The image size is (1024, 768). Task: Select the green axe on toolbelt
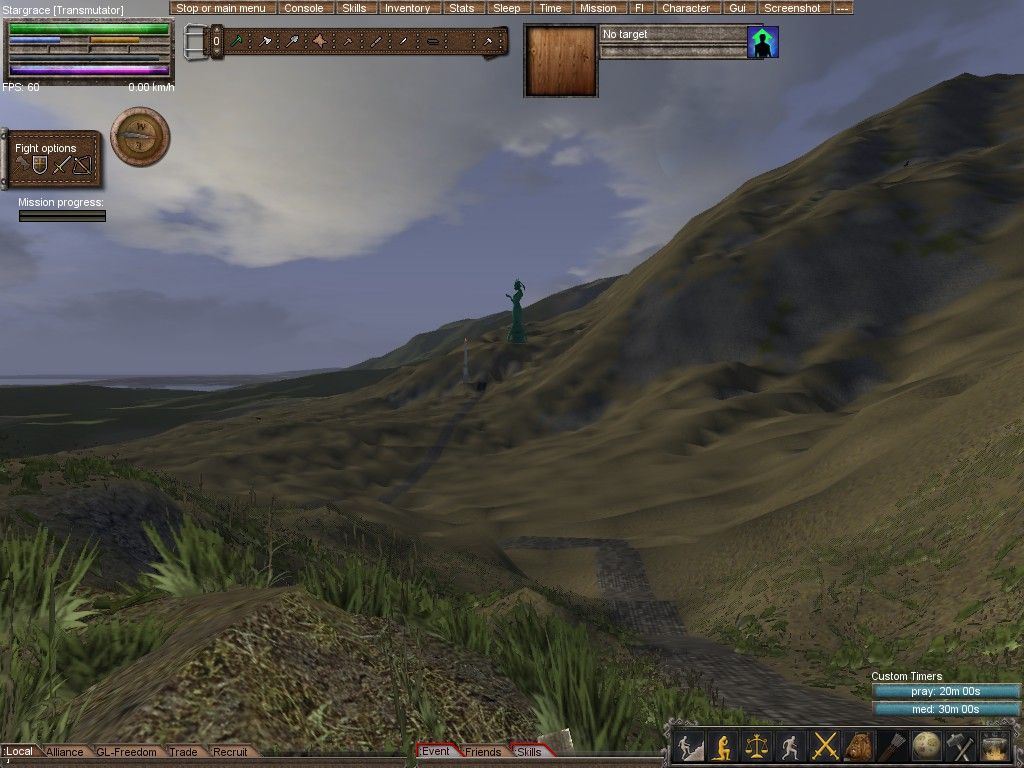click(238, 41)
